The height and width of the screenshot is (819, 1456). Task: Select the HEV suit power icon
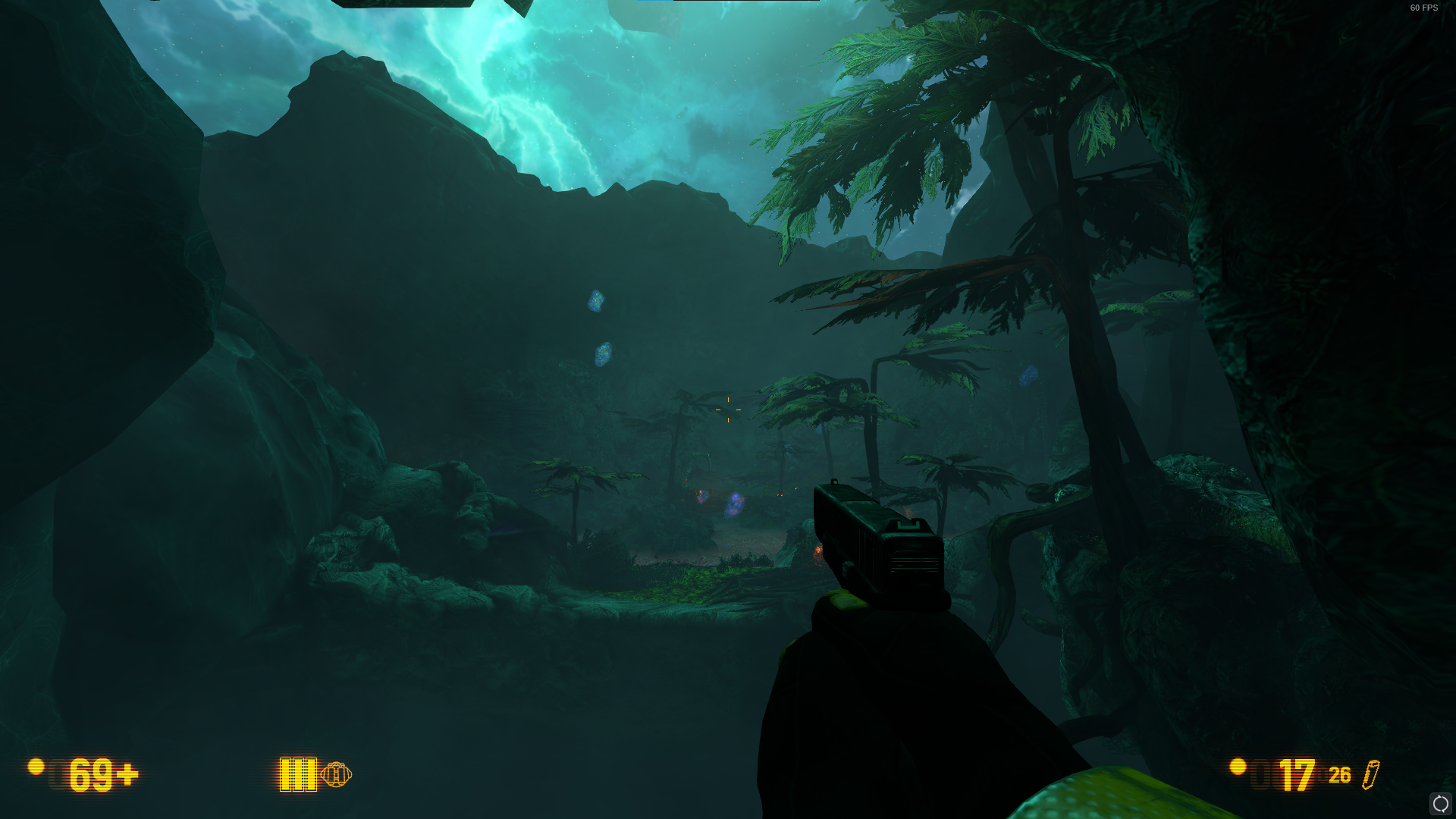[x=336, y=774]
